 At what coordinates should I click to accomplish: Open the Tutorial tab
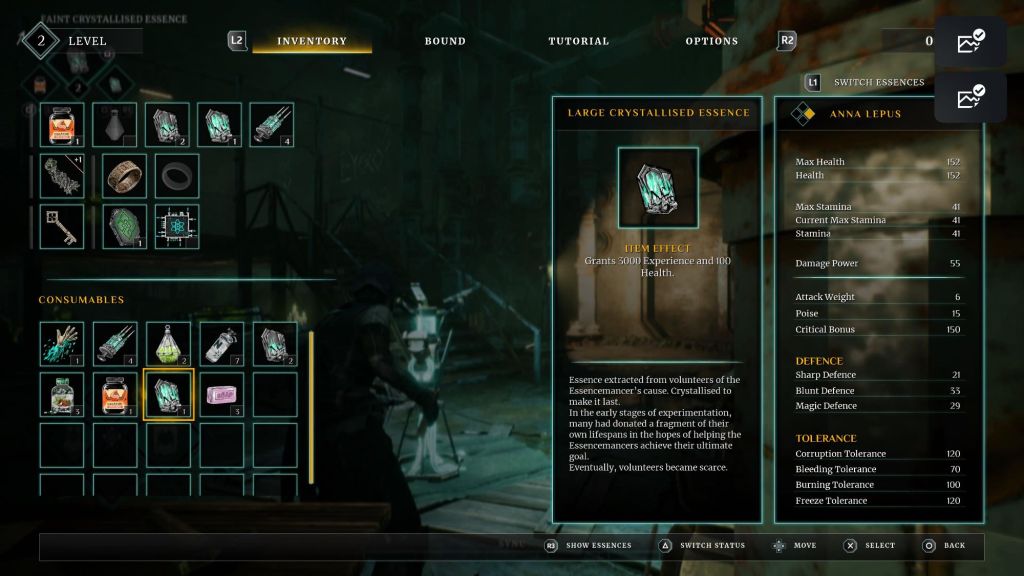point(578,41)
